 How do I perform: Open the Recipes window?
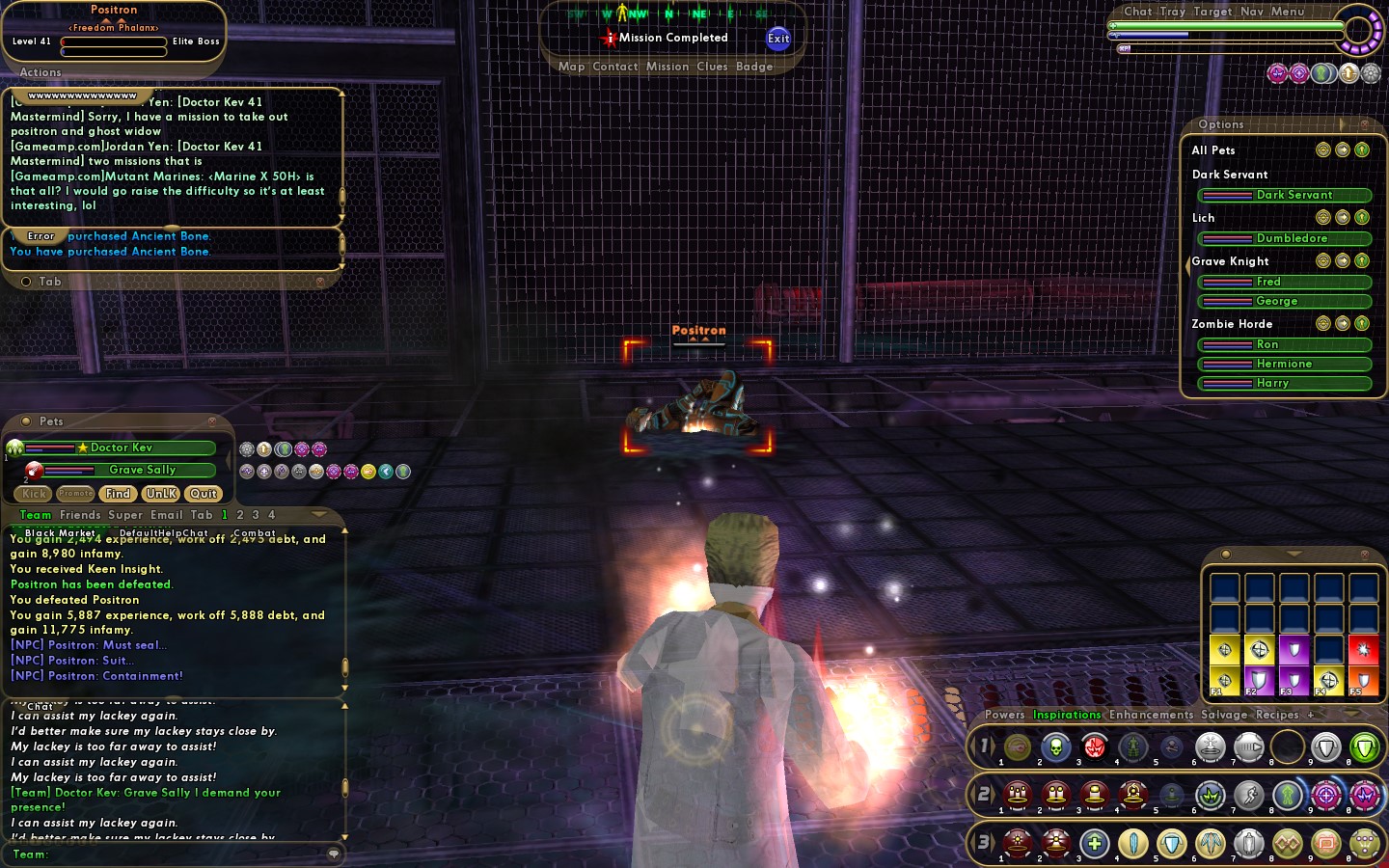pyautogui.click(x=1277, y=715)
